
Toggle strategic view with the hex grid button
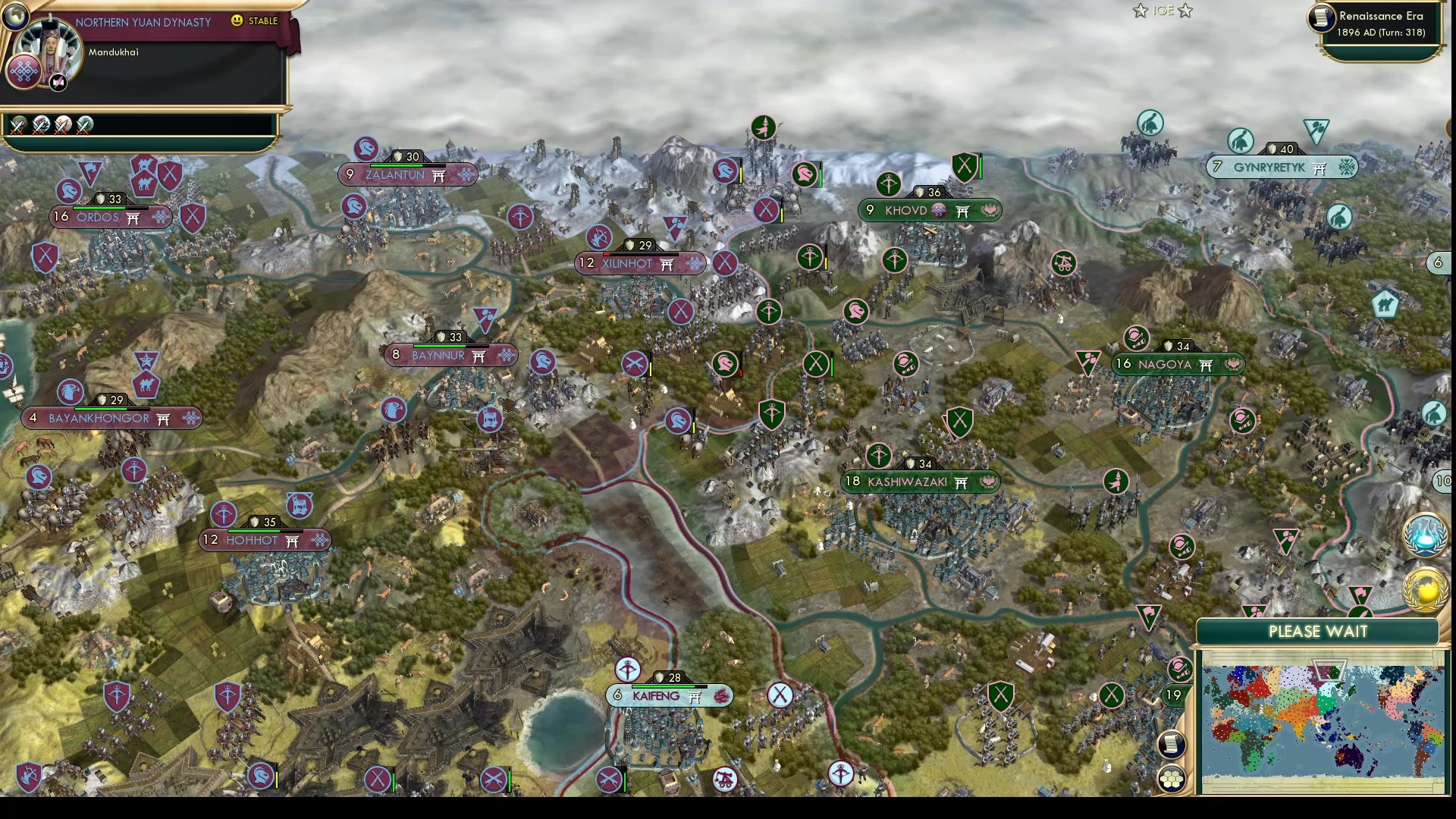point(1172,777)
